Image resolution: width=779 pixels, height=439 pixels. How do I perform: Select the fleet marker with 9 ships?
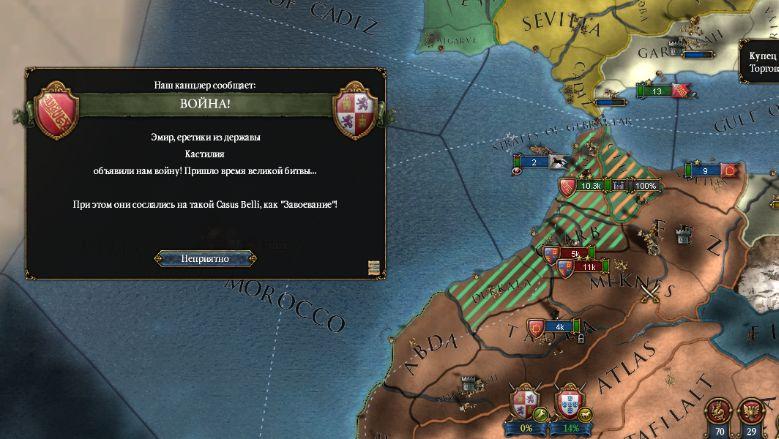click(705, 171)
